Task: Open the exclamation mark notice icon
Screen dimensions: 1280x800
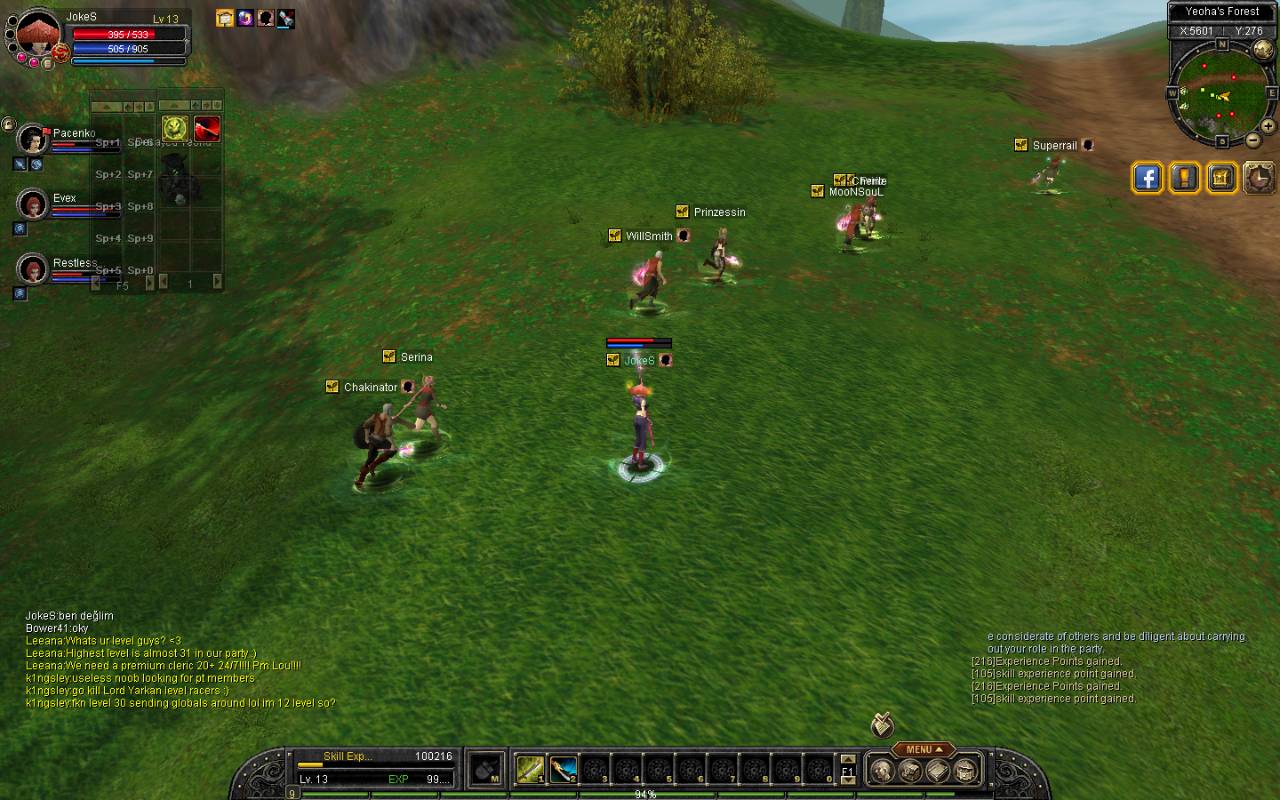Action: pos(1185,178)
